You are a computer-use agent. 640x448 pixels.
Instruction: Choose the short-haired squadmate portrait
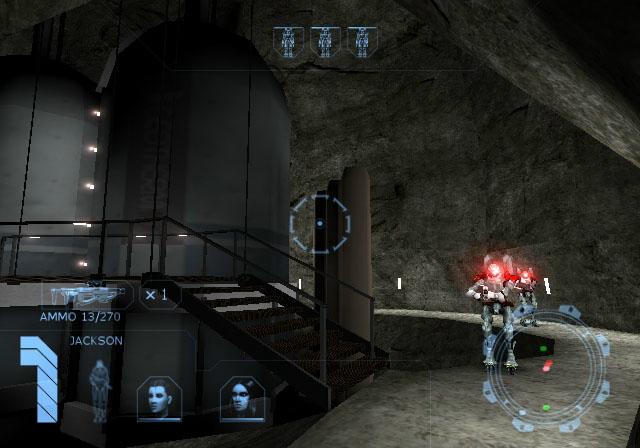(159, 396)
